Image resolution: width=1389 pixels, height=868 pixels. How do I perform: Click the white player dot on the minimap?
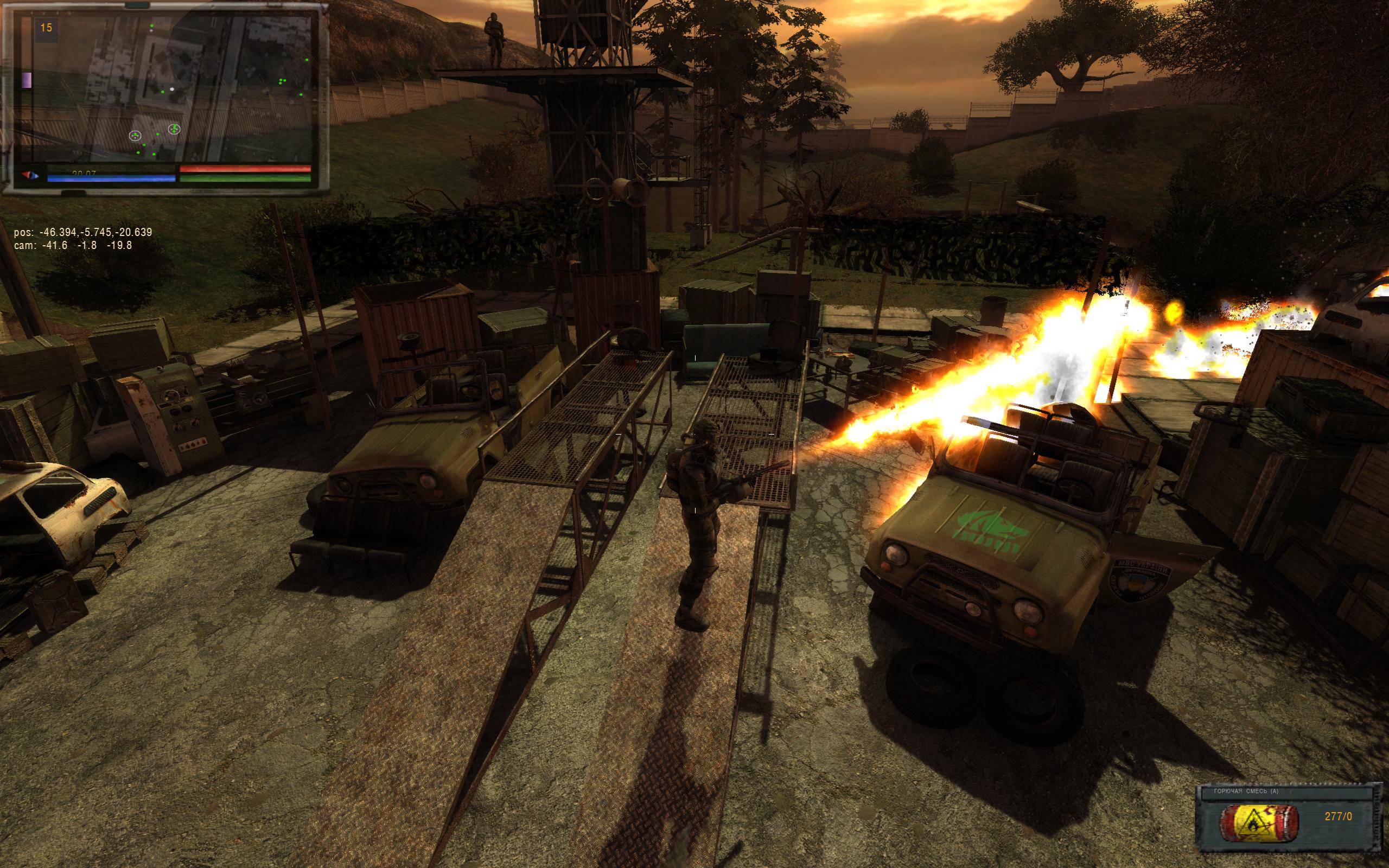(x=171, y=90)
